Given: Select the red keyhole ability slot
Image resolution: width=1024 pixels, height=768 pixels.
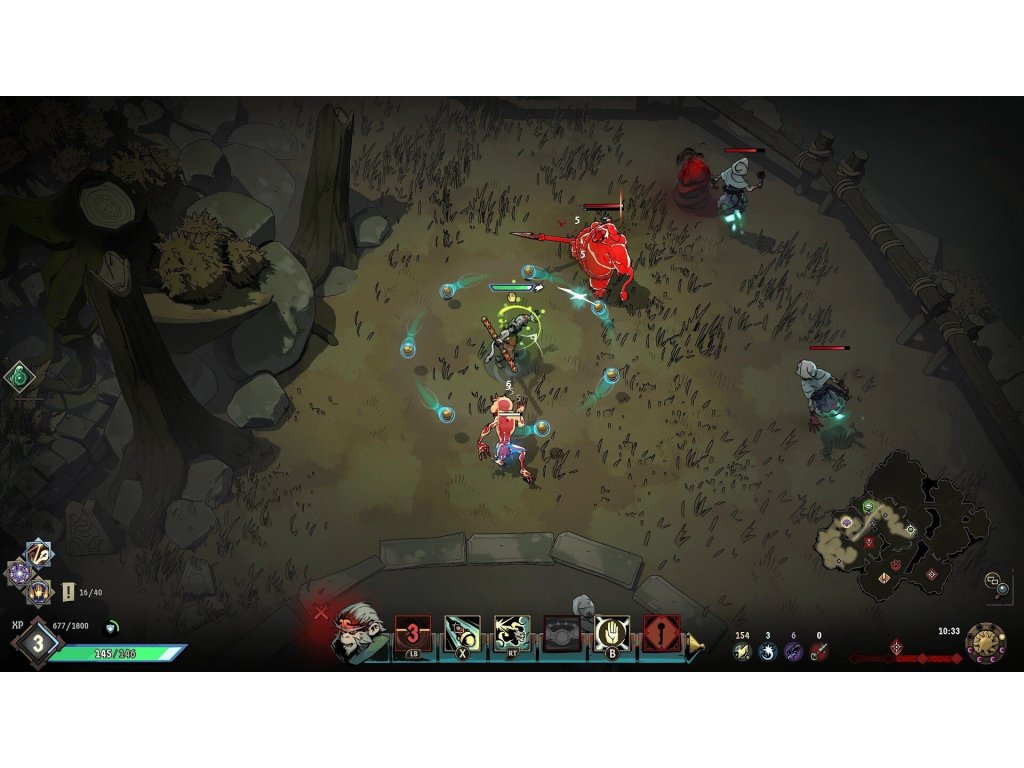Looking at the screenshot, I should 661,634.
